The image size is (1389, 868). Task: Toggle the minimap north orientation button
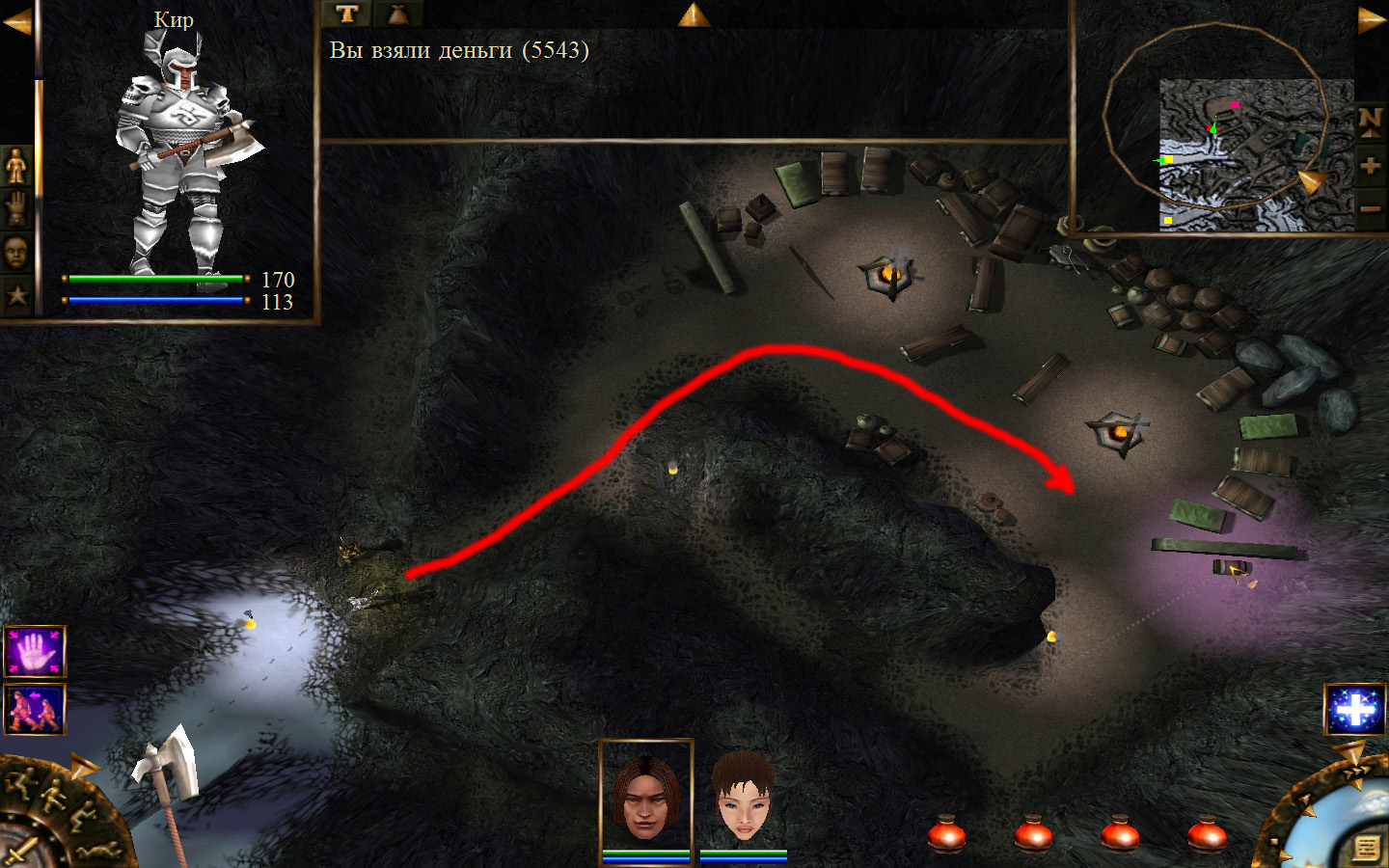(x=1370, y=121)
